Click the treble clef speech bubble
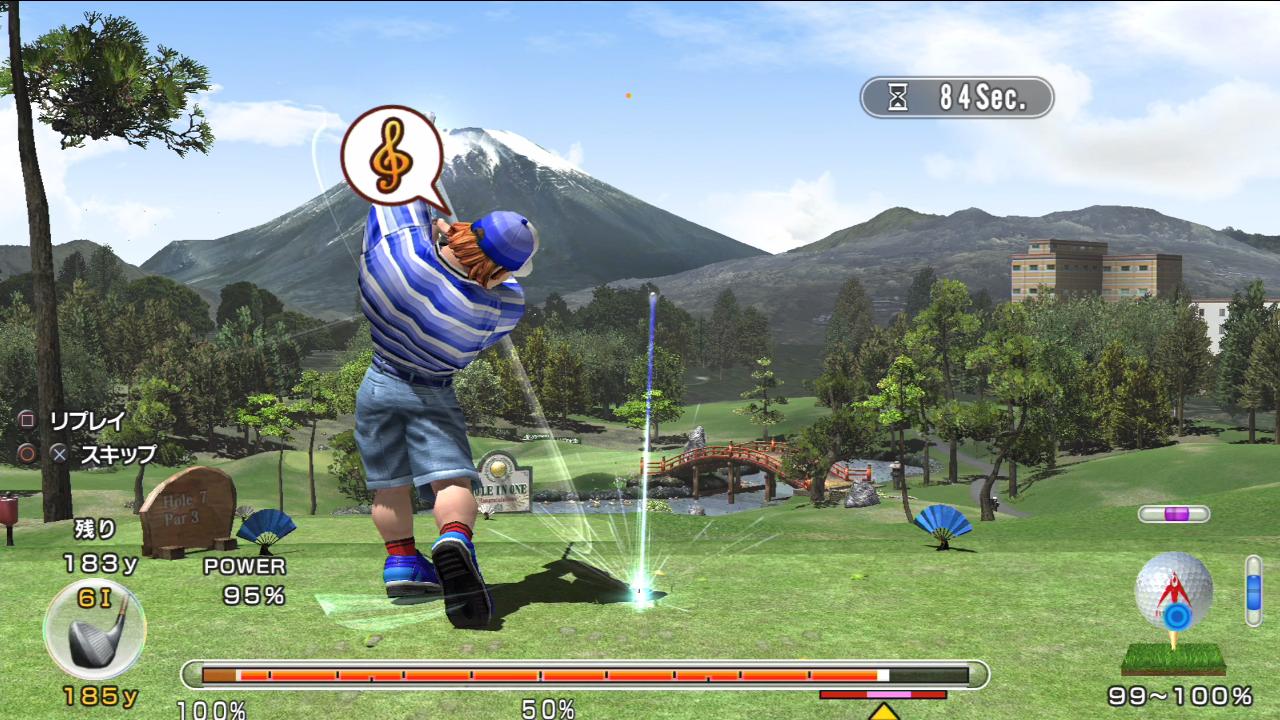This screenshot has width=1280, height=720. click(x=391, y=156)
